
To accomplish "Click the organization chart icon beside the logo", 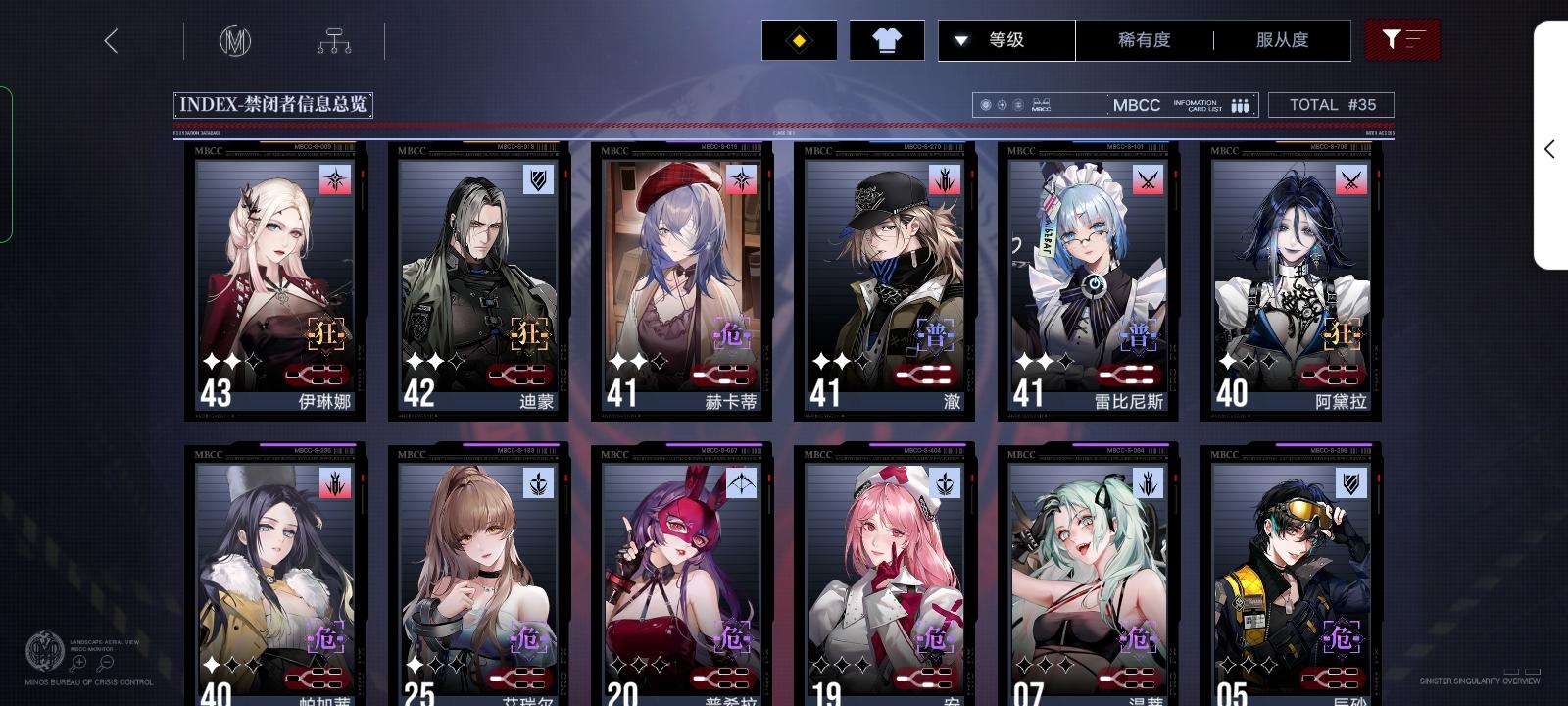I will (x=334, y=40).
